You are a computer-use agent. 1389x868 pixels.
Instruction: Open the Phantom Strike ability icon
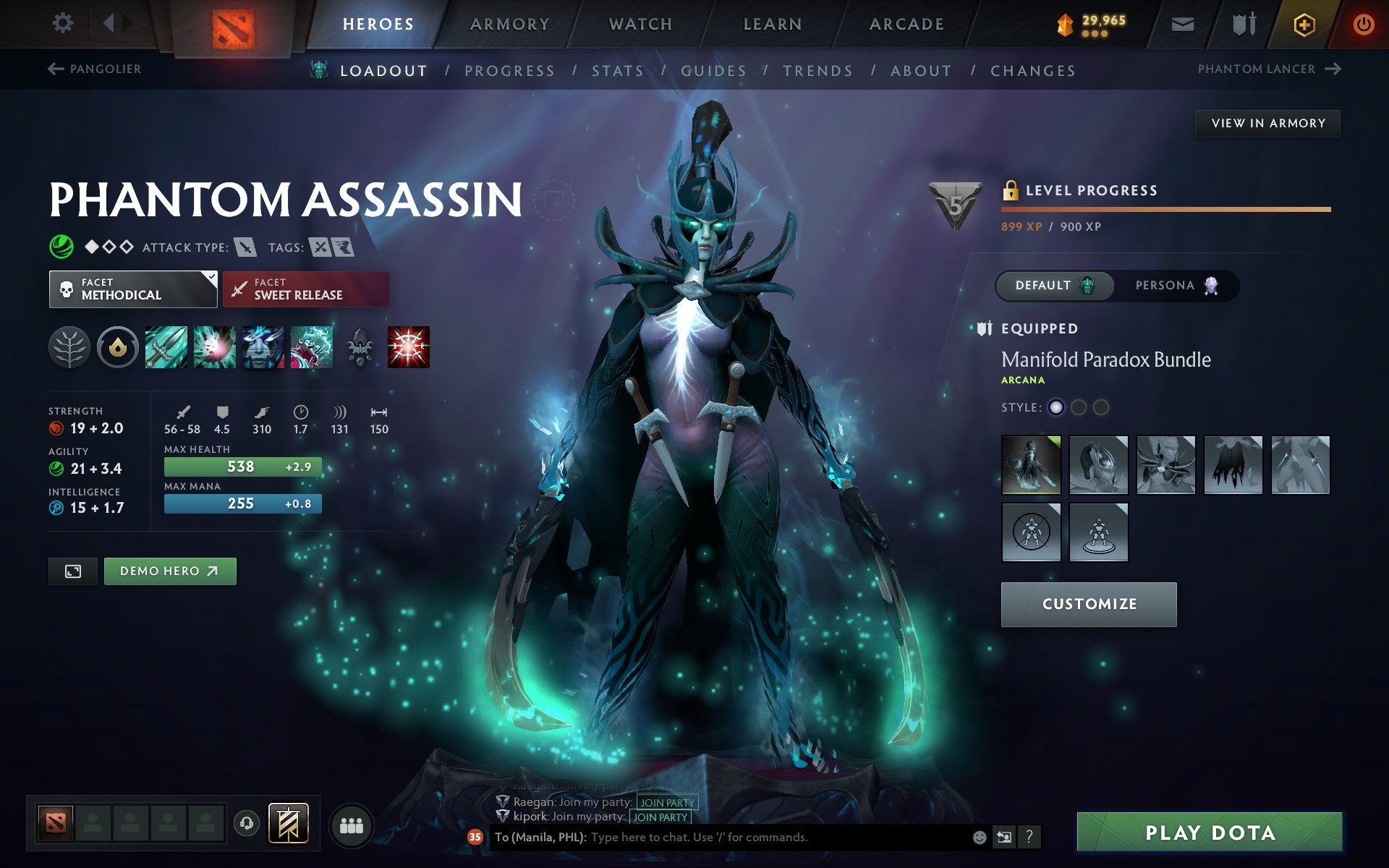coord(214,347)
